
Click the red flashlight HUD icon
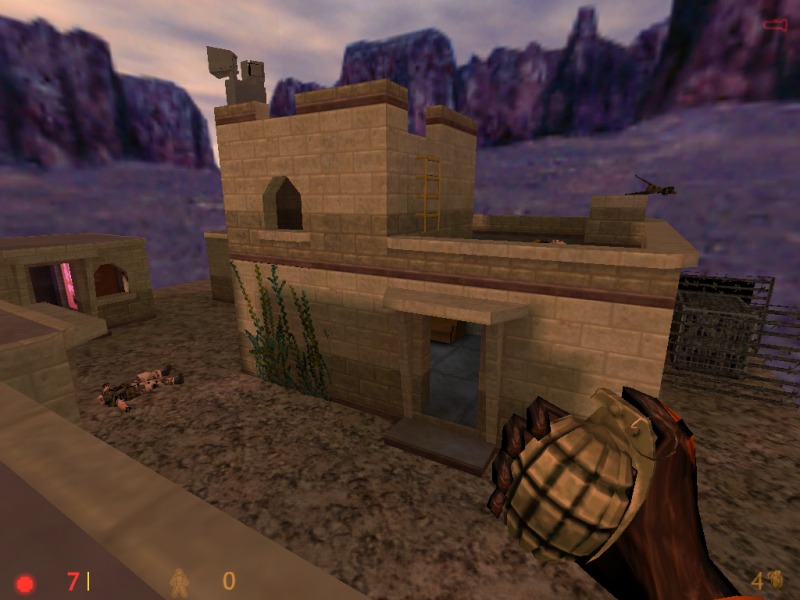click(775, 24)
